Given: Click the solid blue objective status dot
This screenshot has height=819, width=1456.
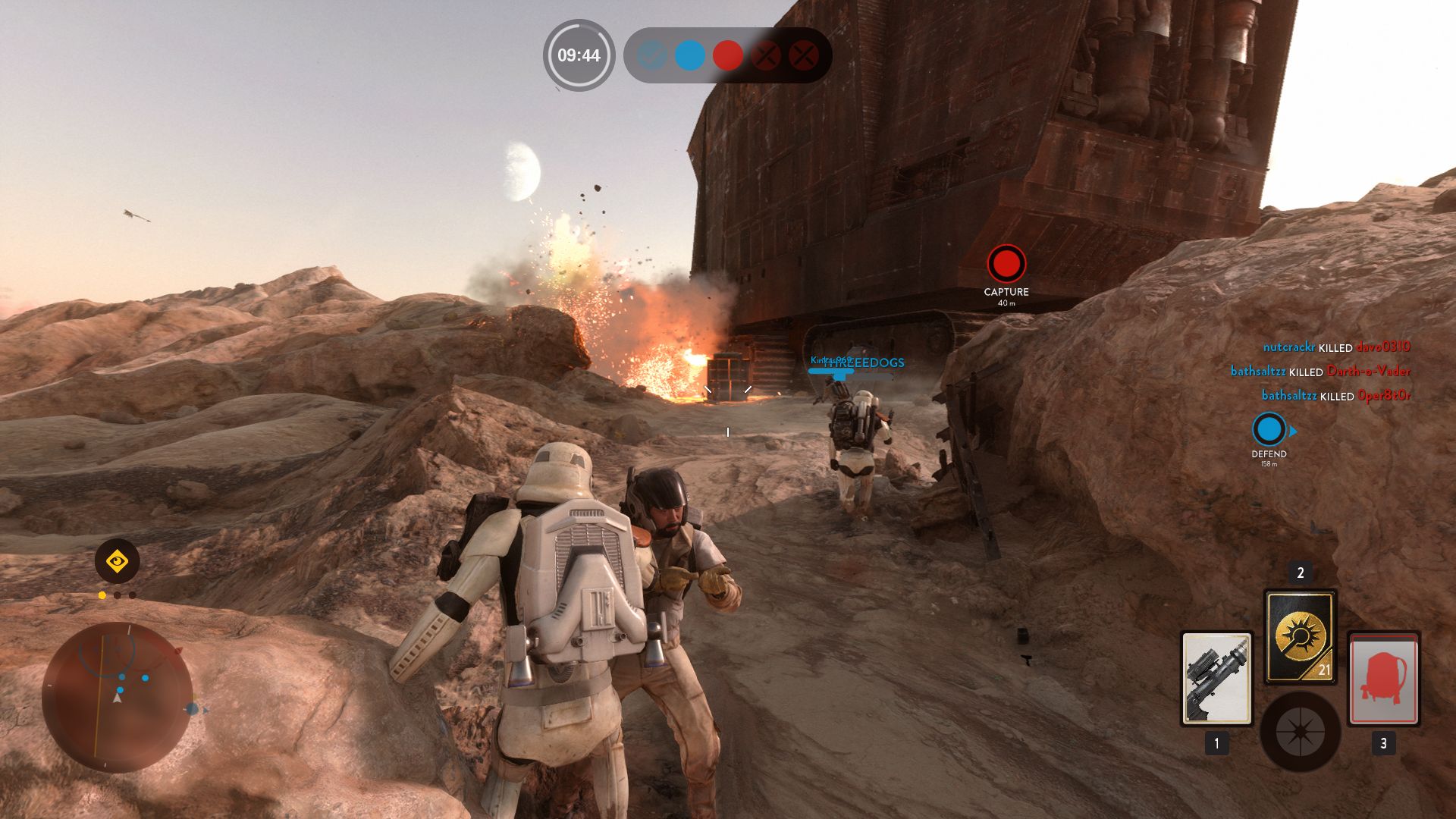Looking at the screenshot, I should [690, 55].
